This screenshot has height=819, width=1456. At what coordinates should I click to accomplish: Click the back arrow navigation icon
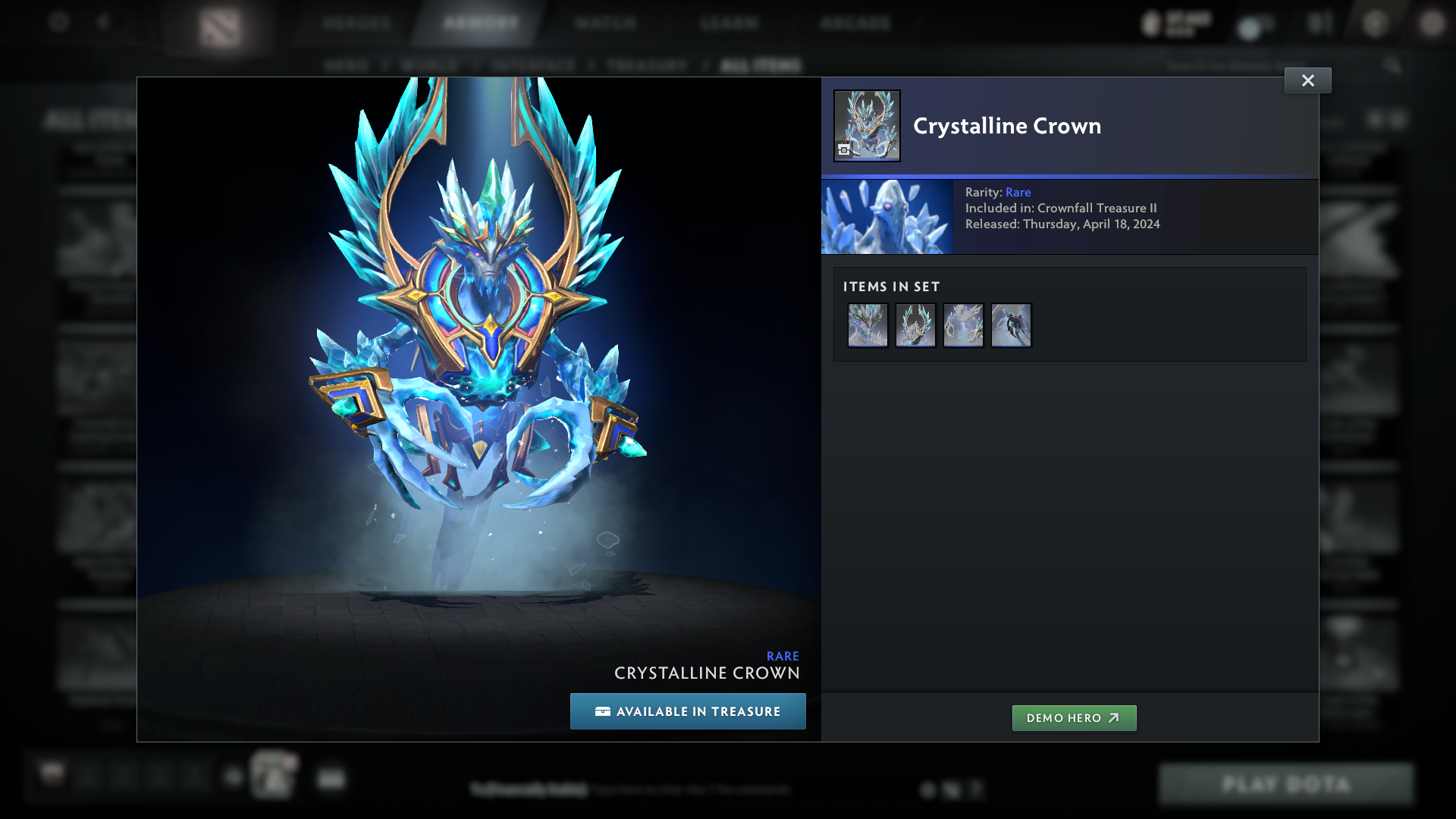click(x=105, y=22)
